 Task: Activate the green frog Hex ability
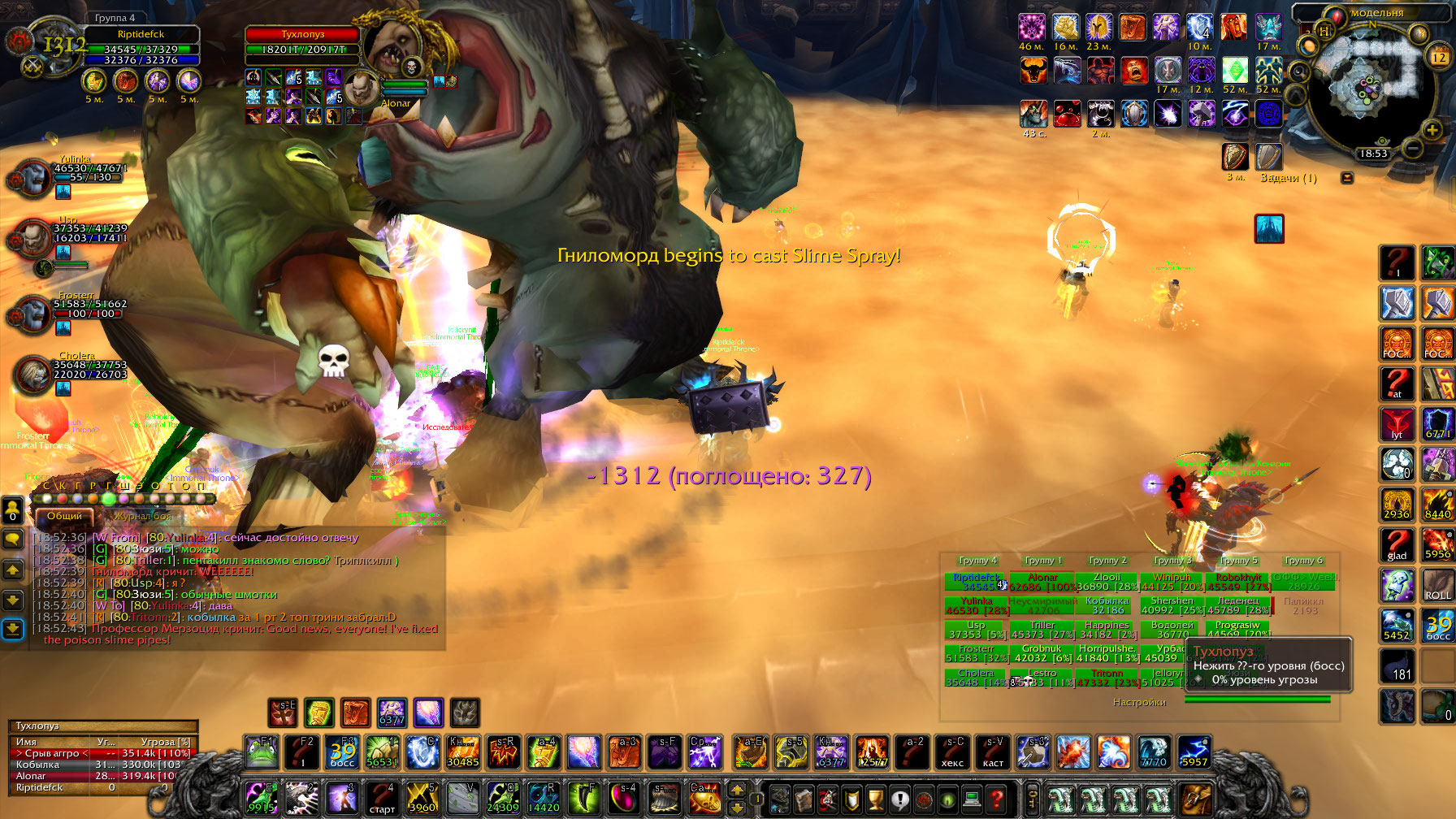click(x=262, y=752)
